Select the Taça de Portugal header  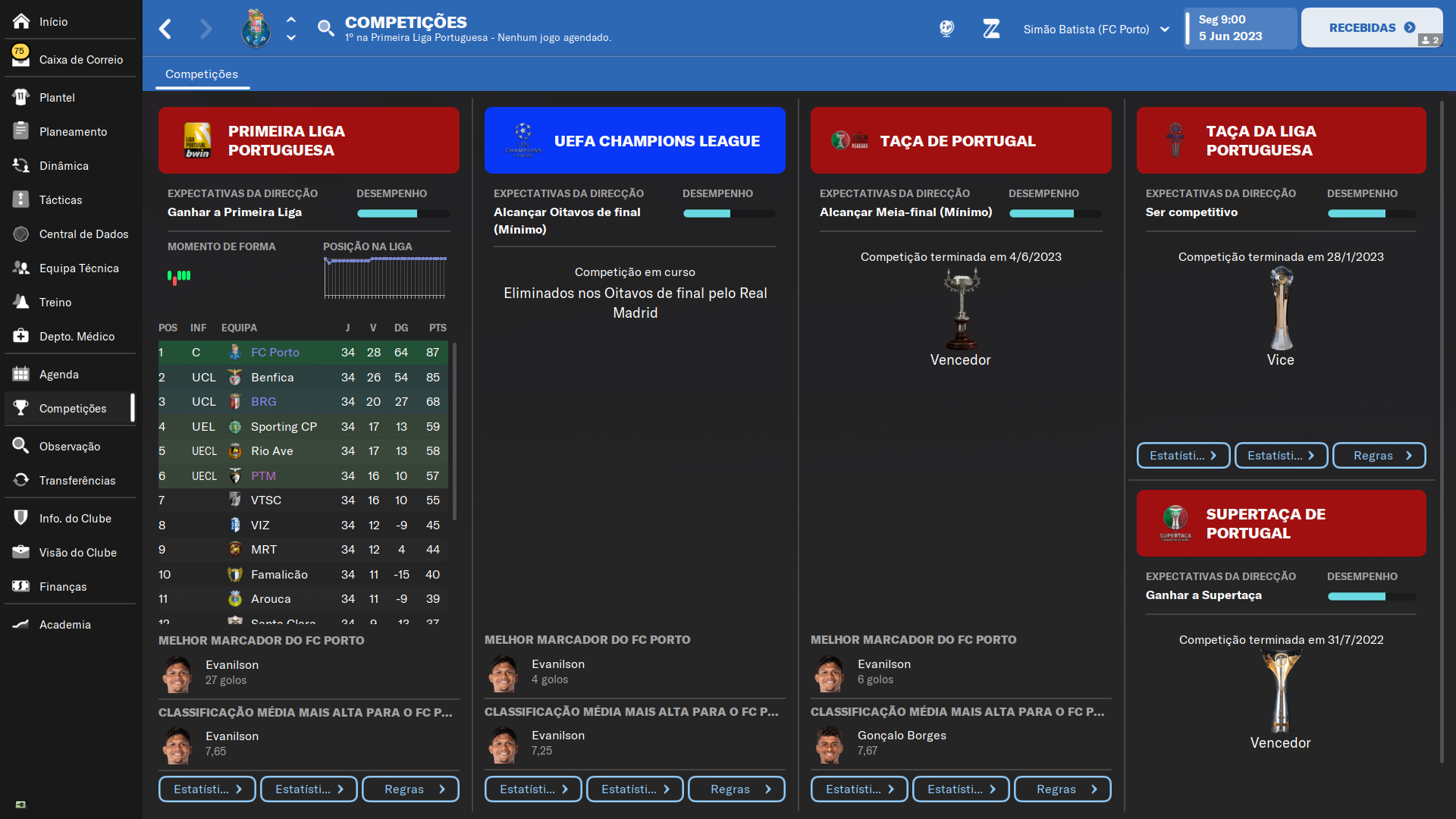point(961,141)
